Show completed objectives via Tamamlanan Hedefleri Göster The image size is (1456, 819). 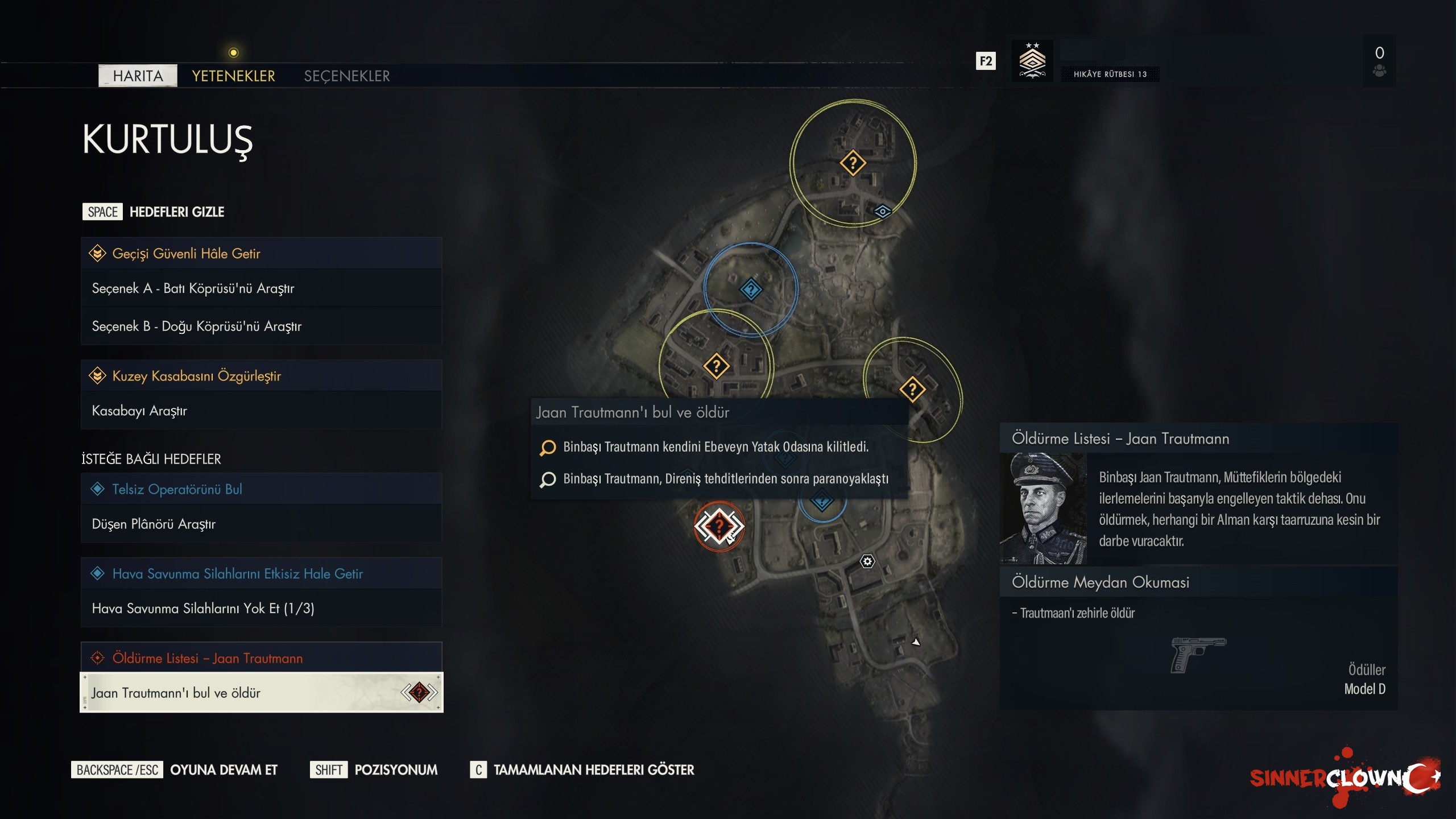(x=593, y=770)
